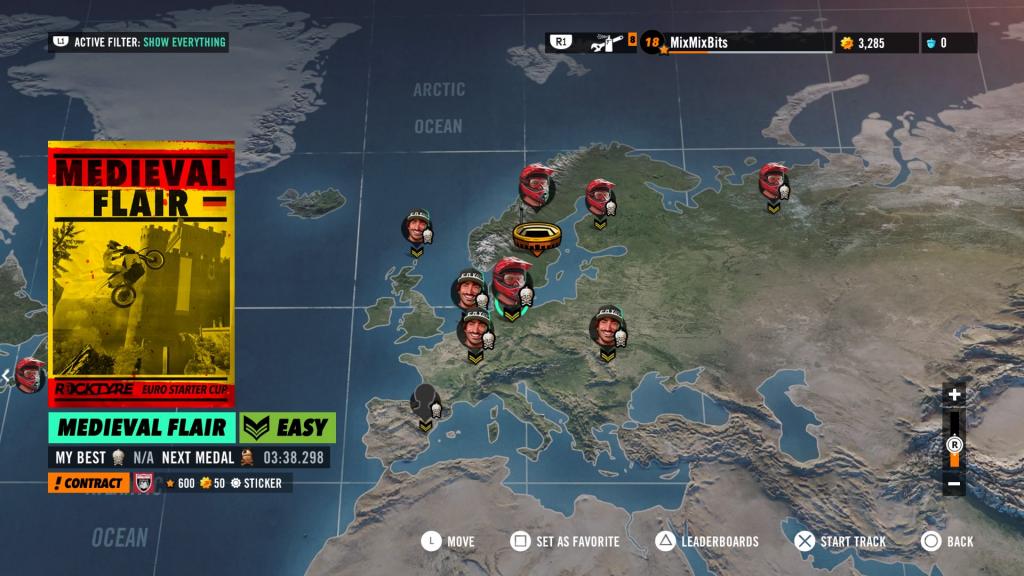Change the active filter Show Everything
Screen dimensions: 1024x576
click(140, 42)
